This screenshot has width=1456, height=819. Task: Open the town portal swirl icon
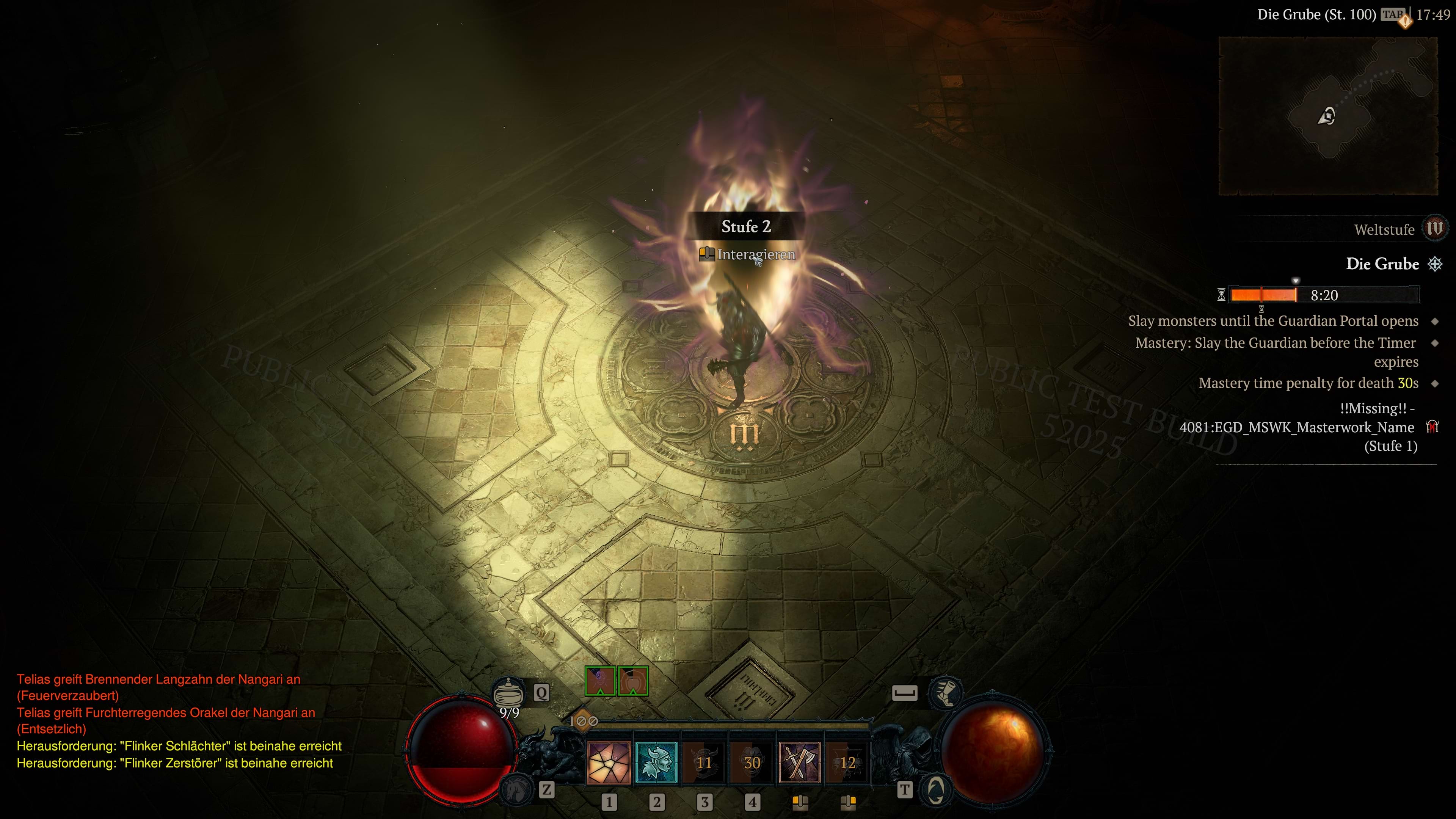tap(935, 789)
